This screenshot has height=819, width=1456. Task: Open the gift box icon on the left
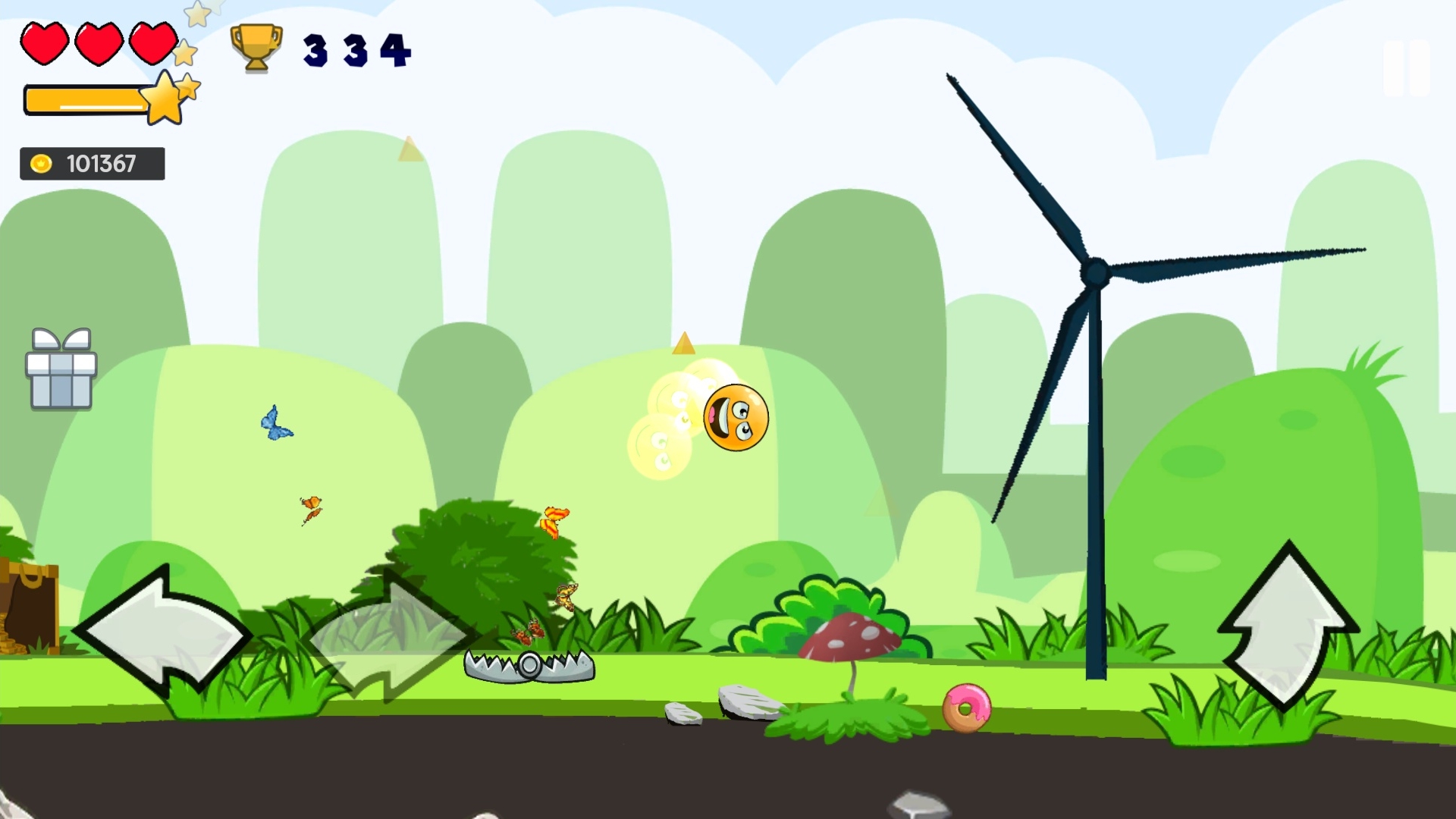click(x=61, y=369)
